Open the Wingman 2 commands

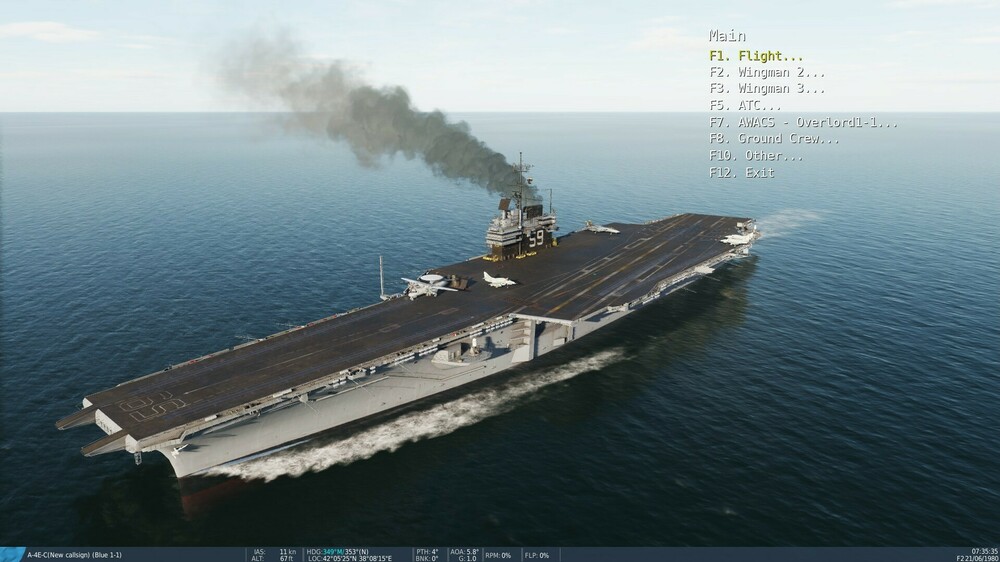tap(767, 72)
